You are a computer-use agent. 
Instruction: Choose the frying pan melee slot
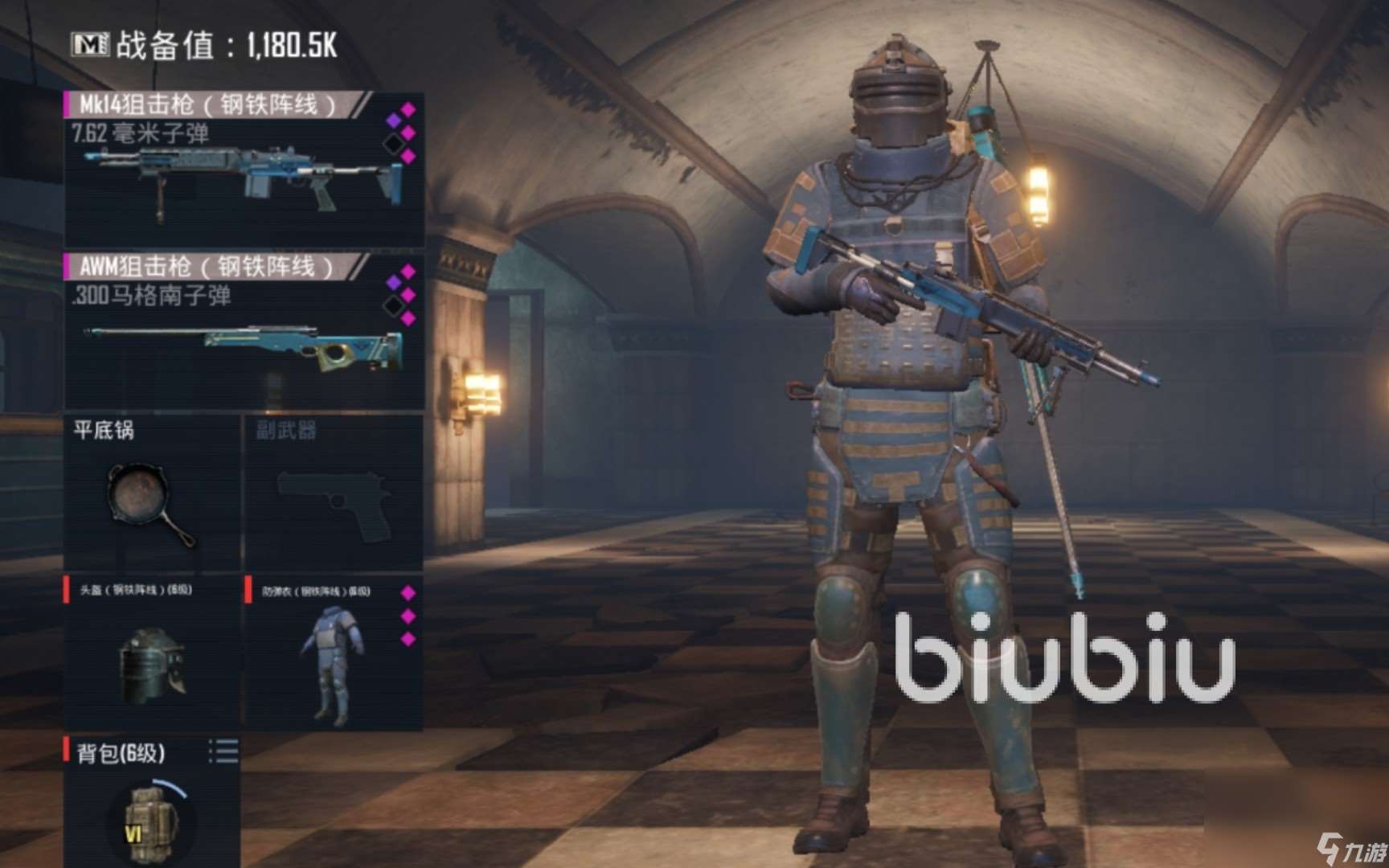(x=151, y=494)
